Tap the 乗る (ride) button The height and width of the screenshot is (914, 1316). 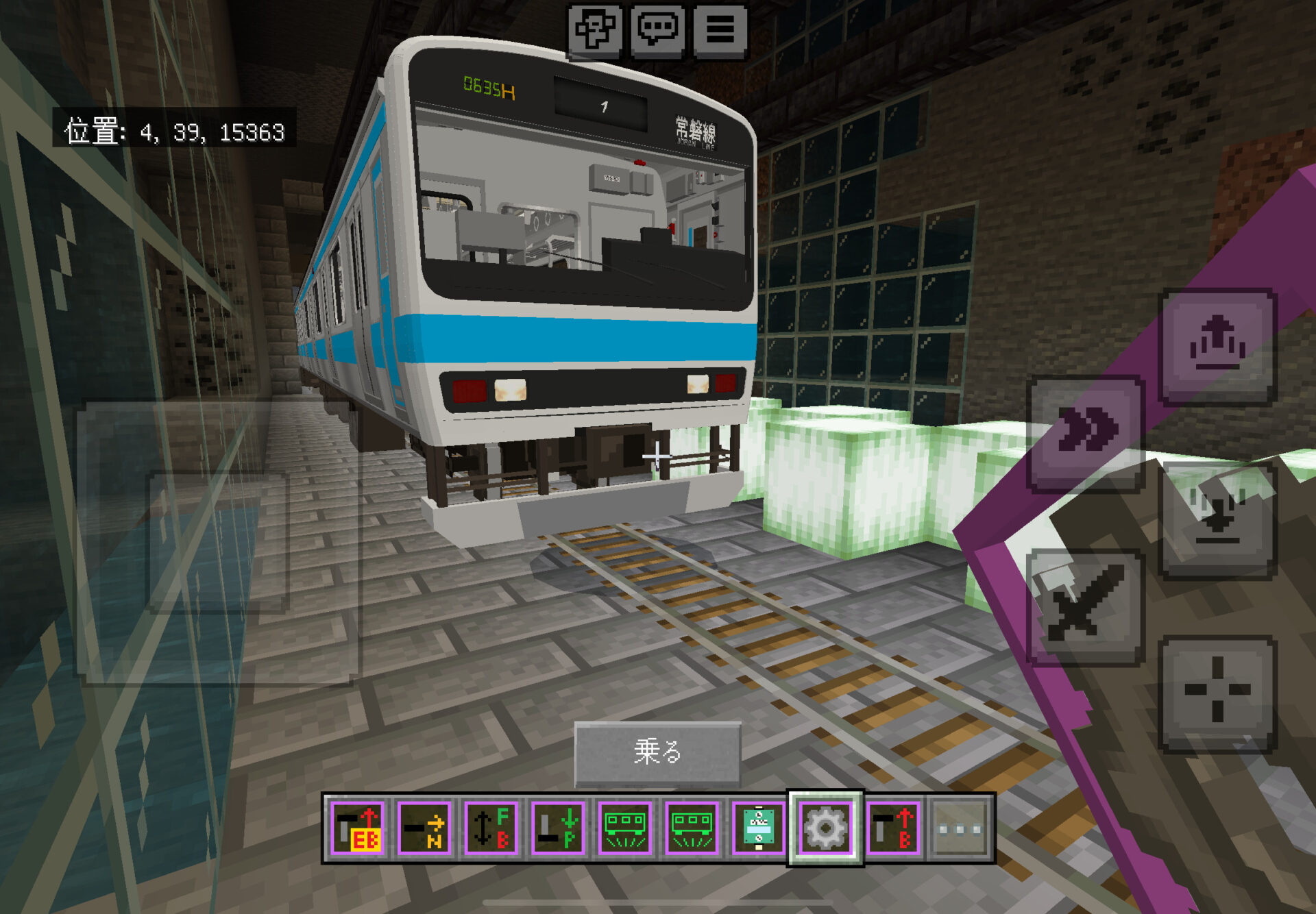(x=657, y=752)
